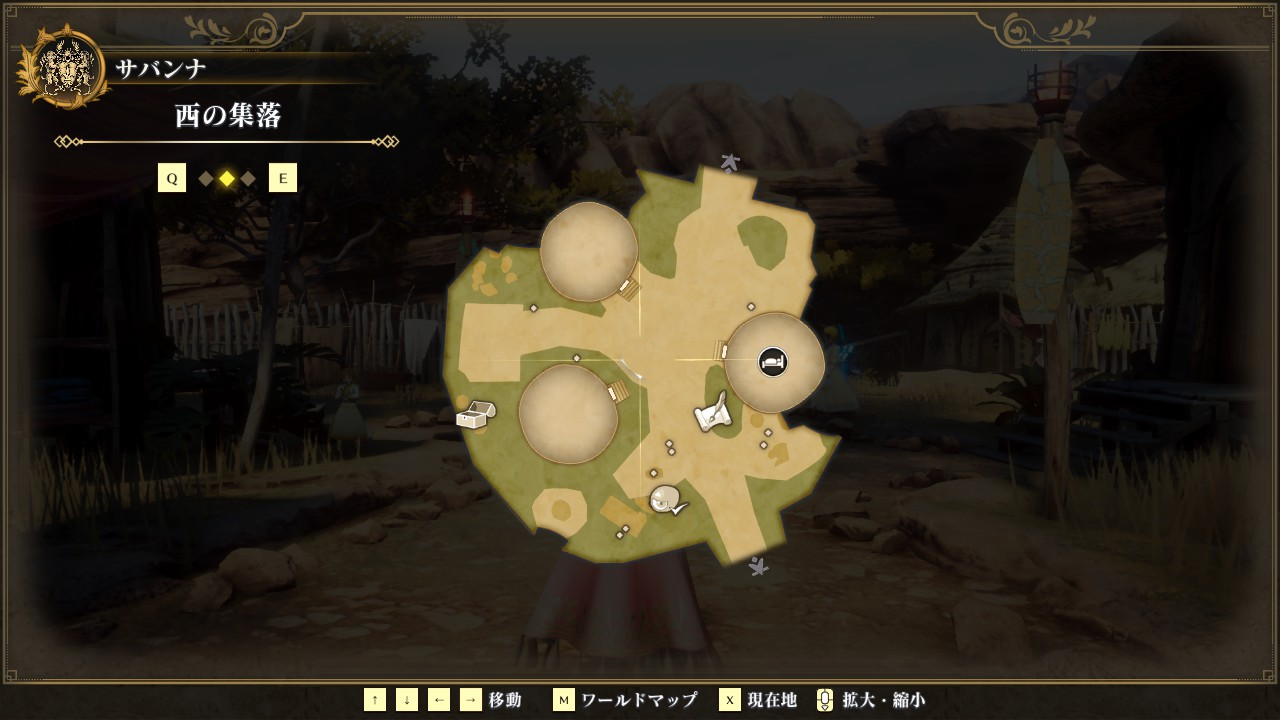1280x720 pixels.
Task: Click the south exit marker on the map
Action: click(x=758, y=566)
